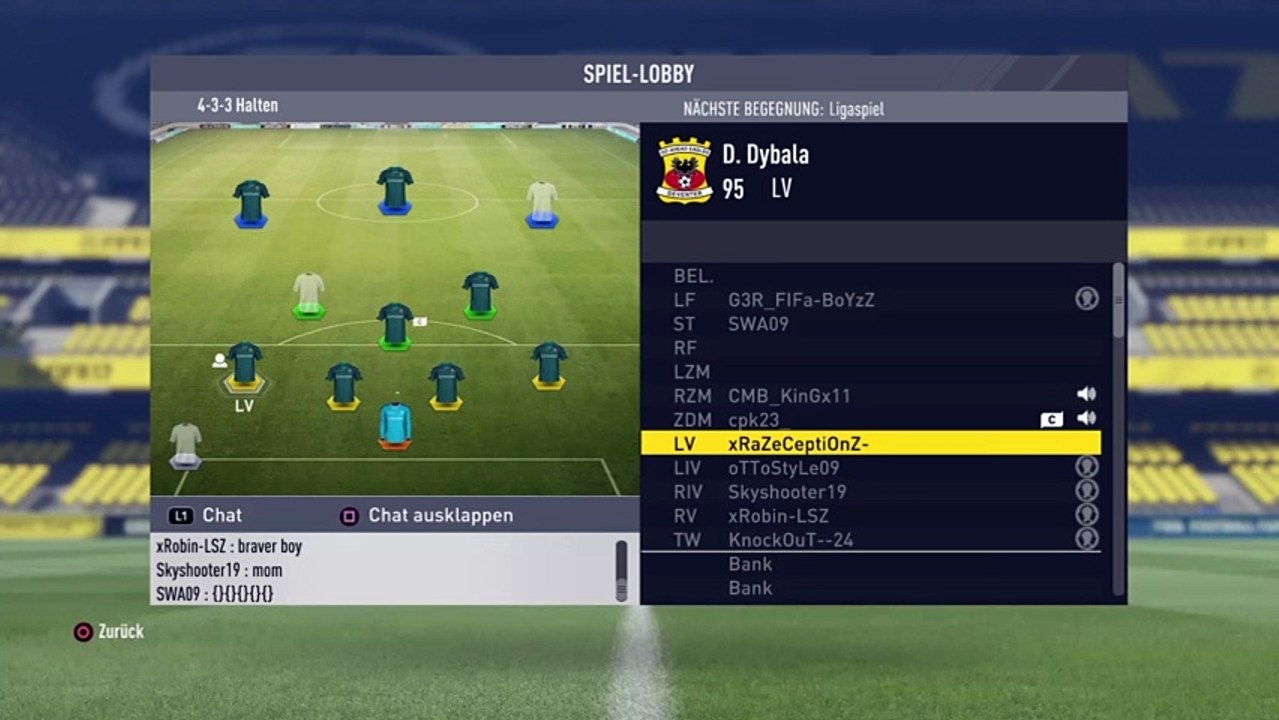Select the TW row KnockOuT--24
The height and width of the screenshot is (720, 1279).
870,540
